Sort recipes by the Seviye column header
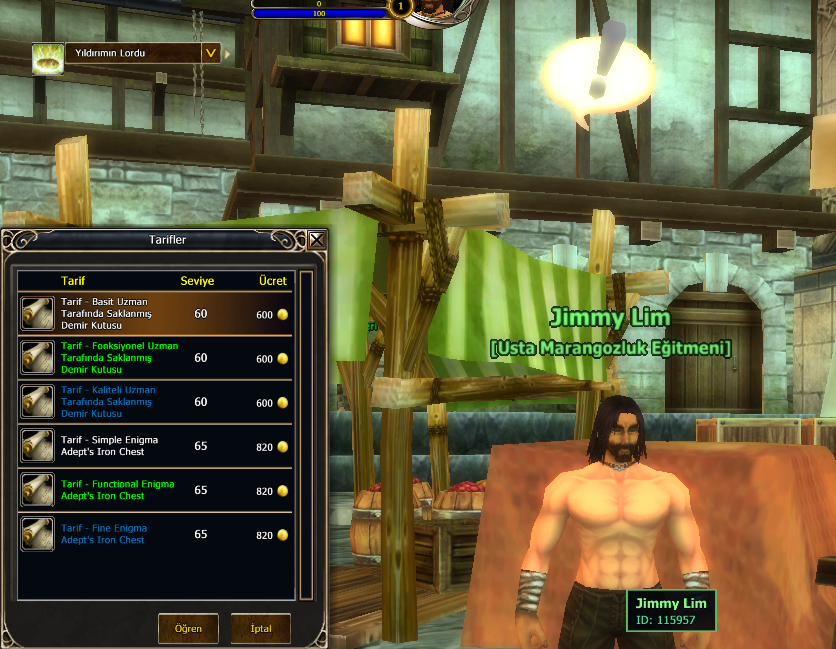 click(x=197, y=281)
